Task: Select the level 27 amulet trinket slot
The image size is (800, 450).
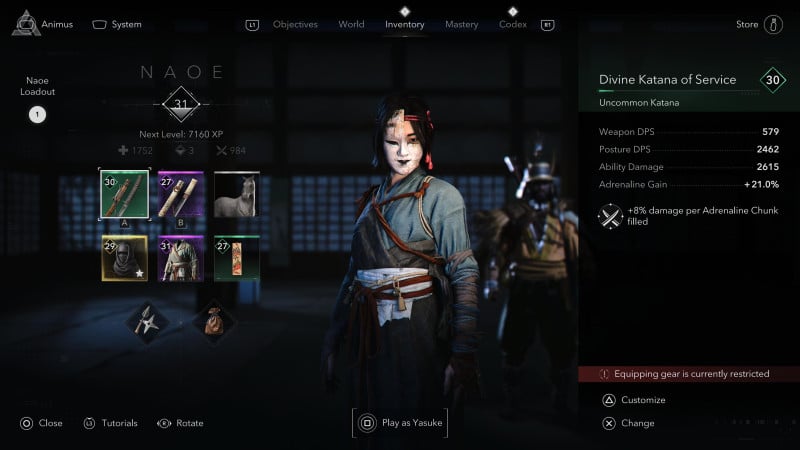Action: (237, 258)
